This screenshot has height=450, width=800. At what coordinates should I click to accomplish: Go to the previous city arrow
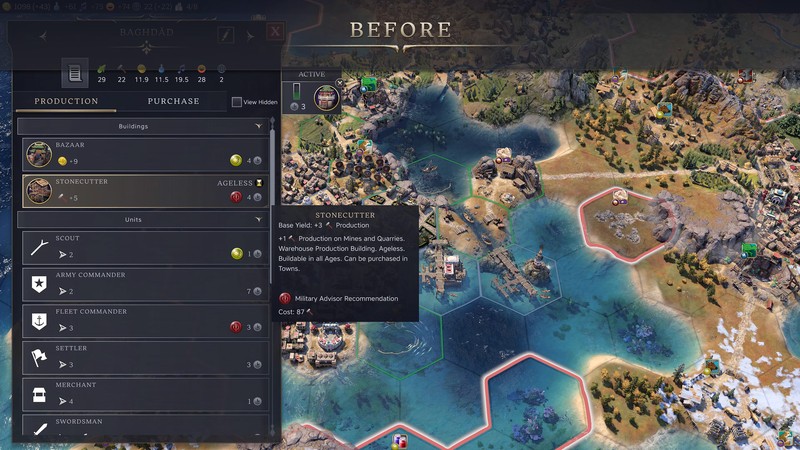coord(42,36)
